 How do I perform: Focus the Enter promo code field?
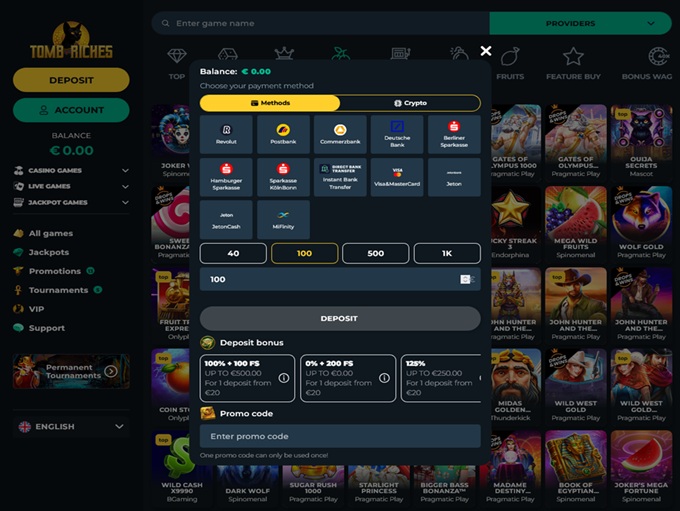click(x=340, y=436)
